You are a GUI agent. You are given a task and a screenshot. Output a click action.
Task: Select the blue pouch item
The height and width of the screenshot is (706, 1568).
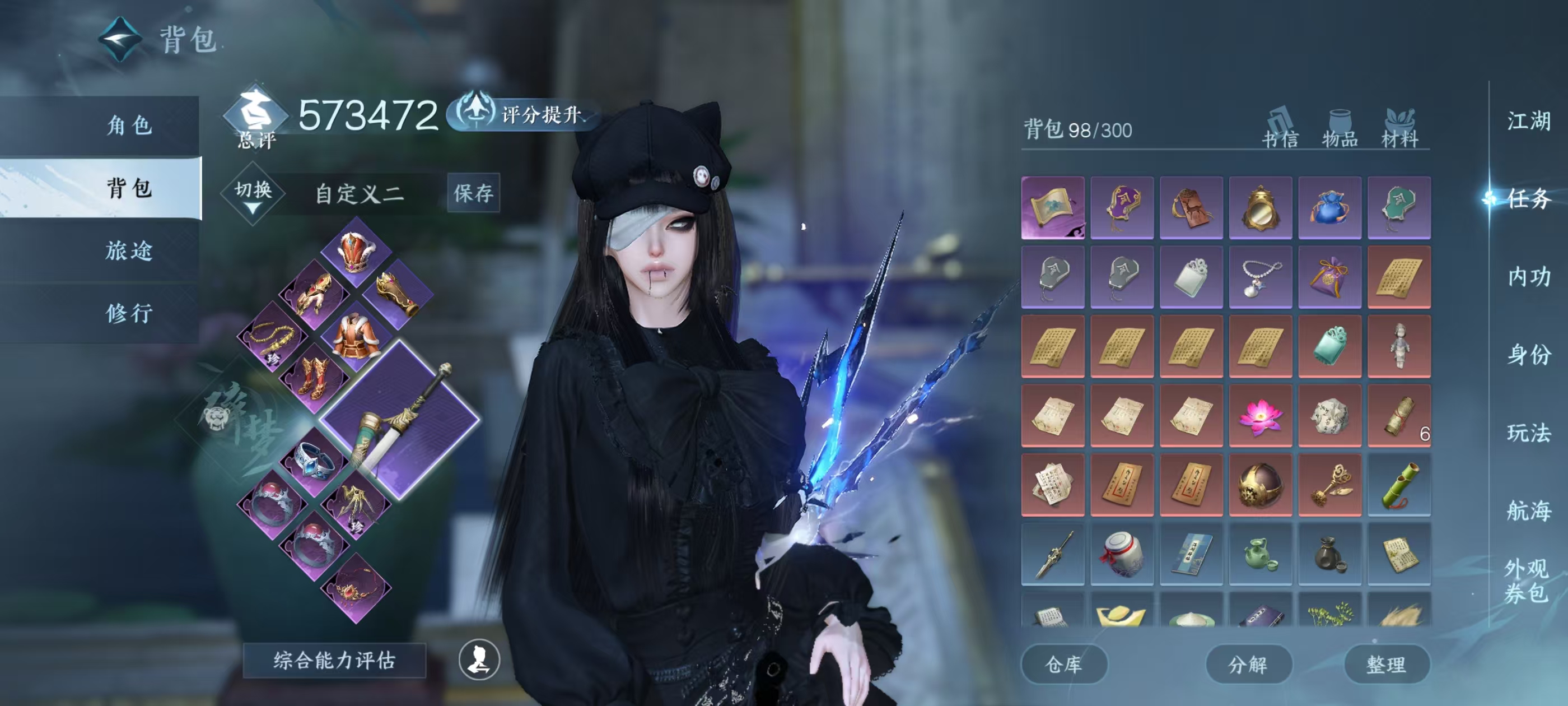coord(1329,208)
